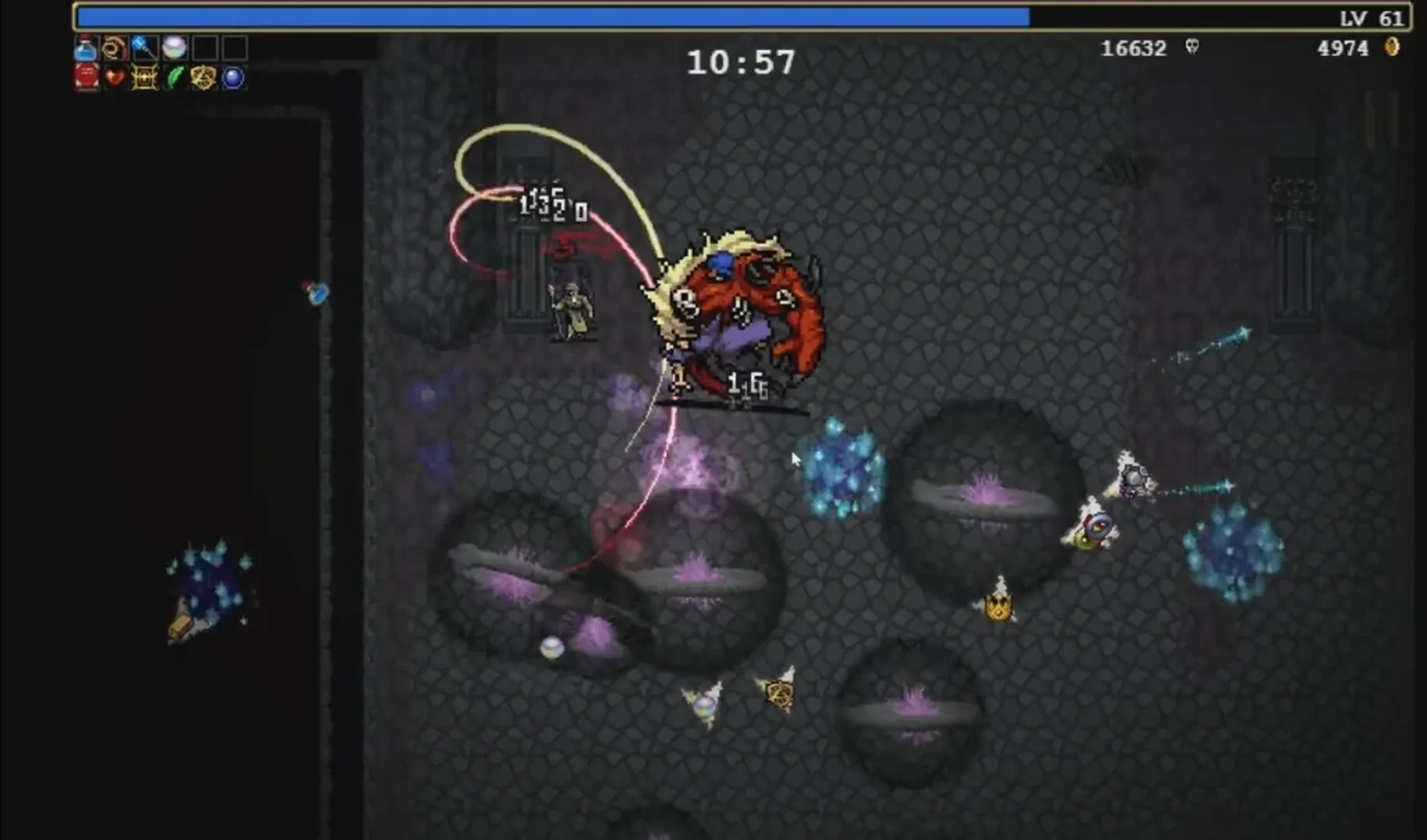Click the empty fifth weapon slot

pos(205,47)
